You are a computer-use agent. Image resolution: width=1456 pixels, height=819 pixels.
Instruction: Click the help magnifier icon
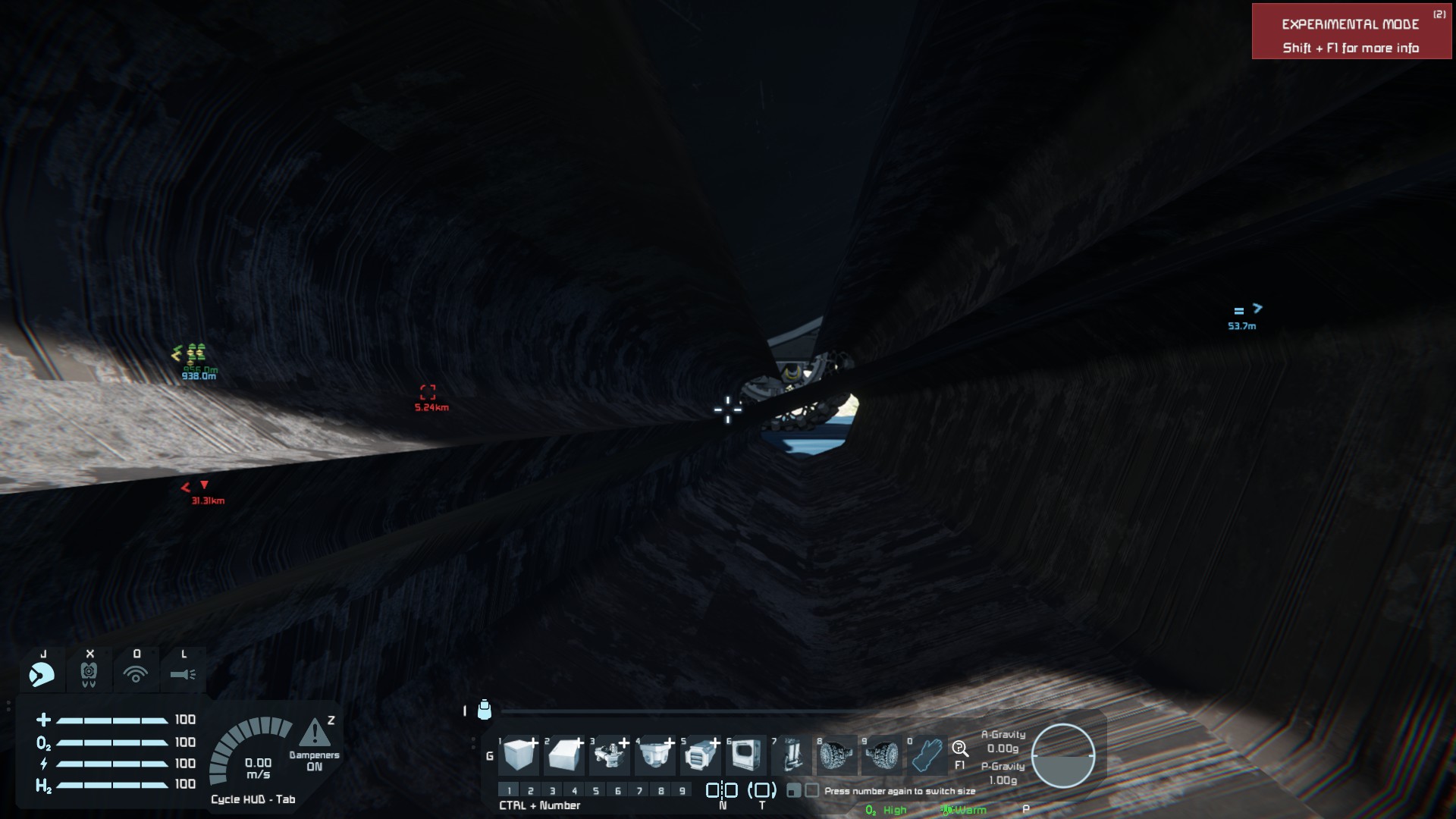[x=960, y=750]
